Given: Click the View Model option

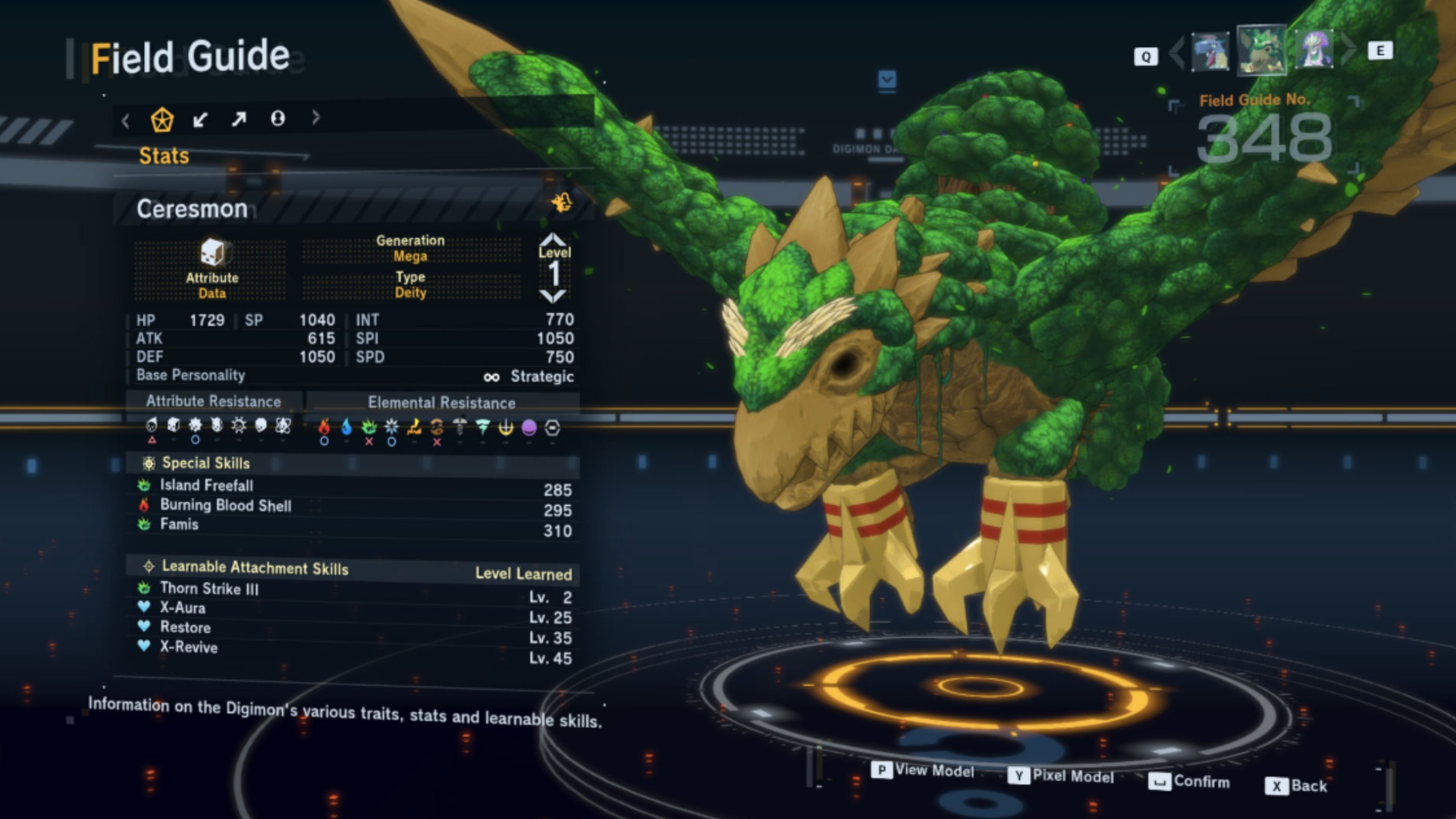Looking at the screenshot, I should [924, 770].
